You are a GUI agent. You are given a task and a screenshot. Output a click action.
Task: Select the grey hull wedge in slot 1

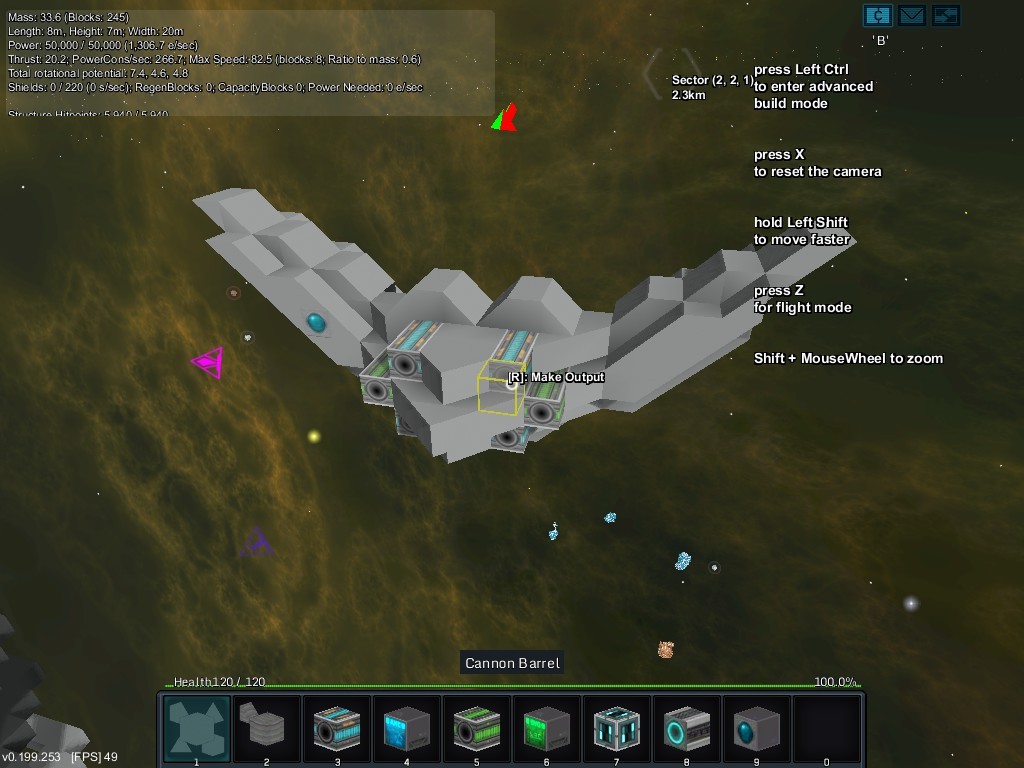coord(197,729)
